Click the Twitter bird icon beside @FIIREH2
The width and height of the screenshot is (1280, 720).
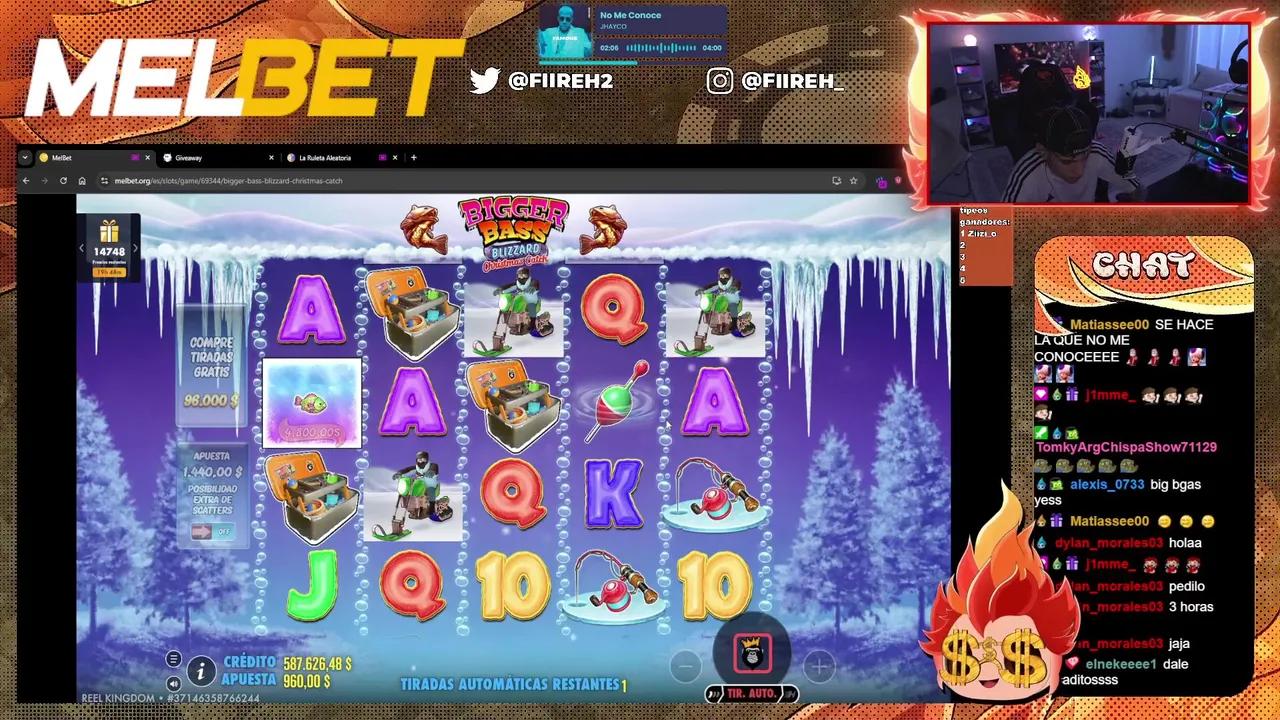point(485,82)
